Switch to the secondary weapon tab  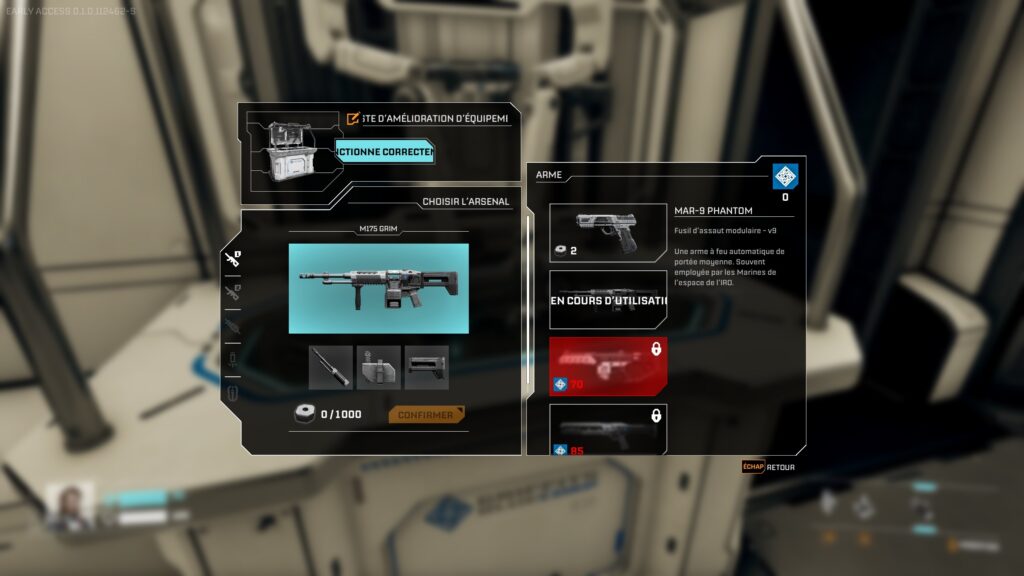tap(232, 292)
